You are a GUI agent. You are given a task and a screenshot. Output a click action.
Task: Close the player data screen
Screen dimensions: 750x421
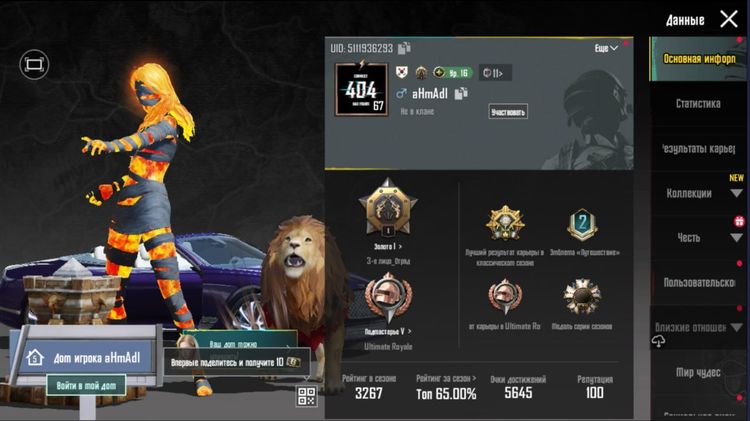click(729, 19)
